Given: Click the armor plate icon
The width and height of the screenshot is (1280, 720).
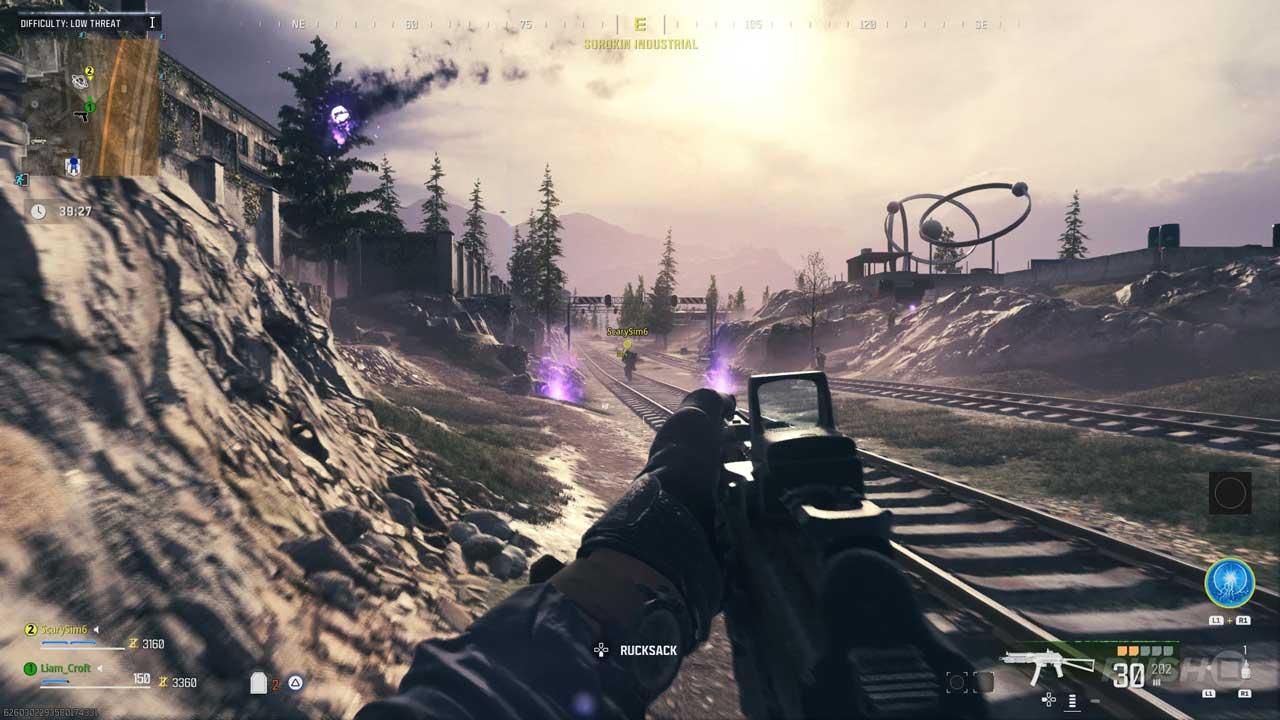Looking at the screenshot, I should [259, 683].
